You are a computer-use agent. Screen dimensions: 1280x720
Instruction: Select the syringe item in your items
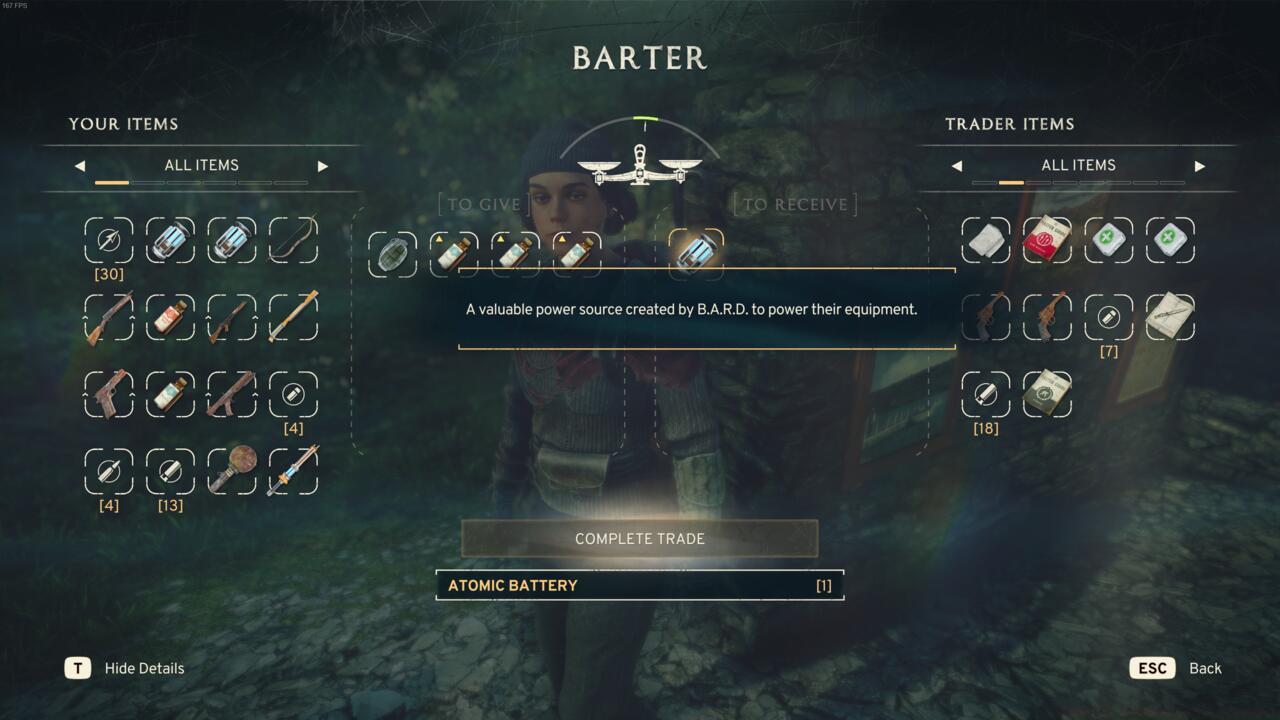(293, 471)
